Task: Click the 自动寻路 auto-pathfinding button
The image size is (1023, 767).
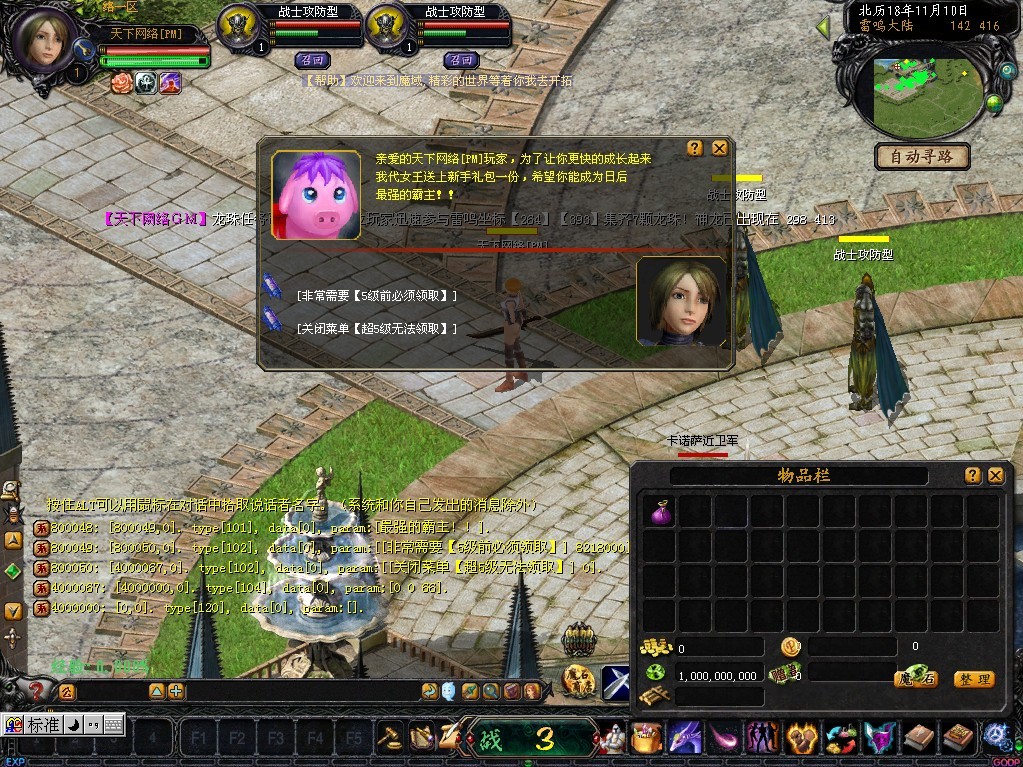Action: click(x=922, y=156)
